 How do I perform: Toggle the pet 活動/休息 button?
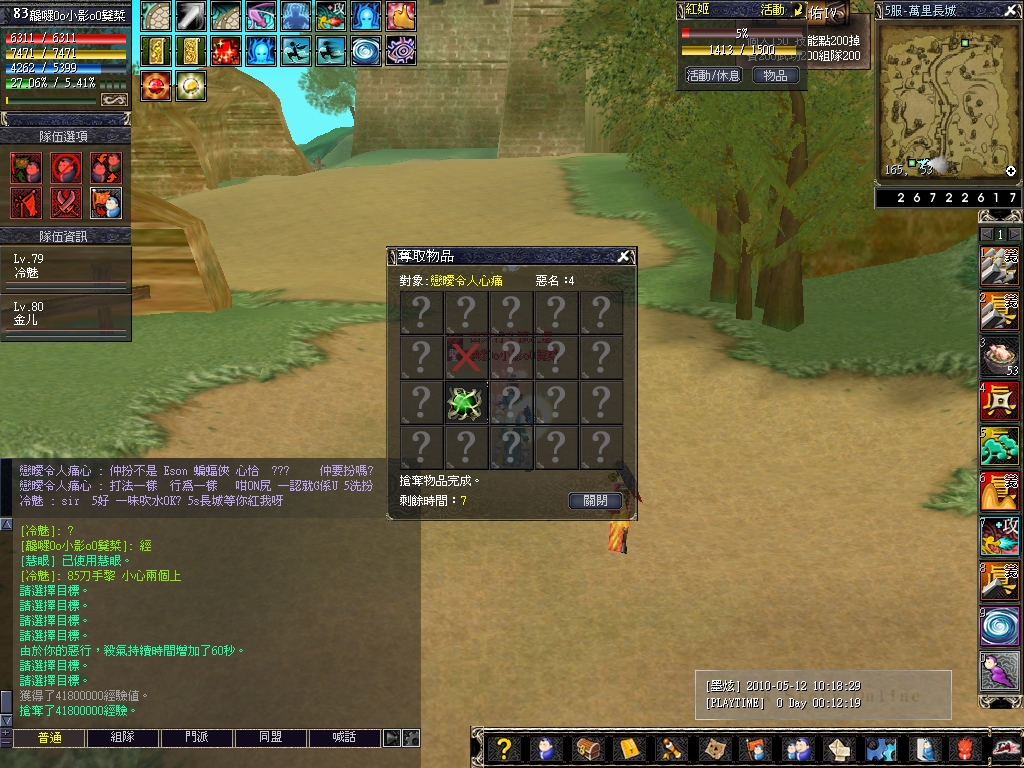click(x=713, y=75)
